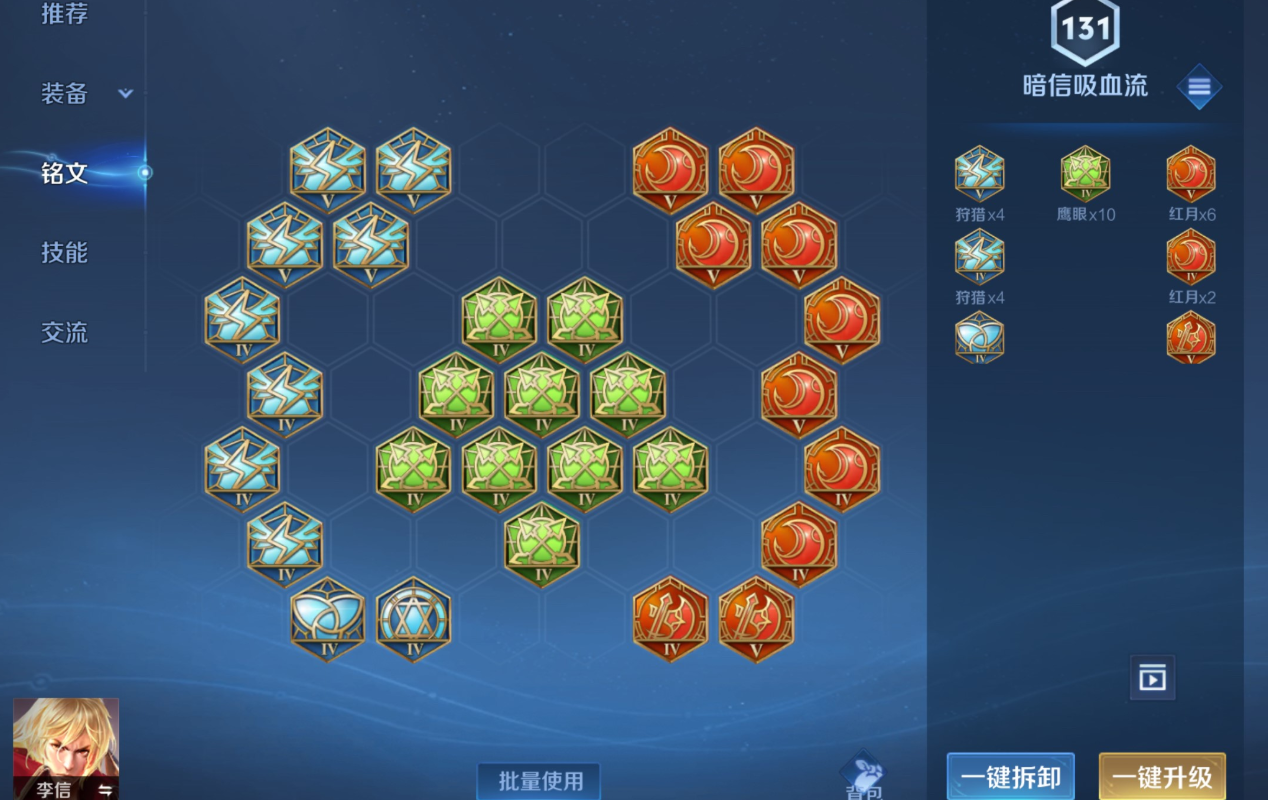Open the 交流 section

[x=65, y=333]
